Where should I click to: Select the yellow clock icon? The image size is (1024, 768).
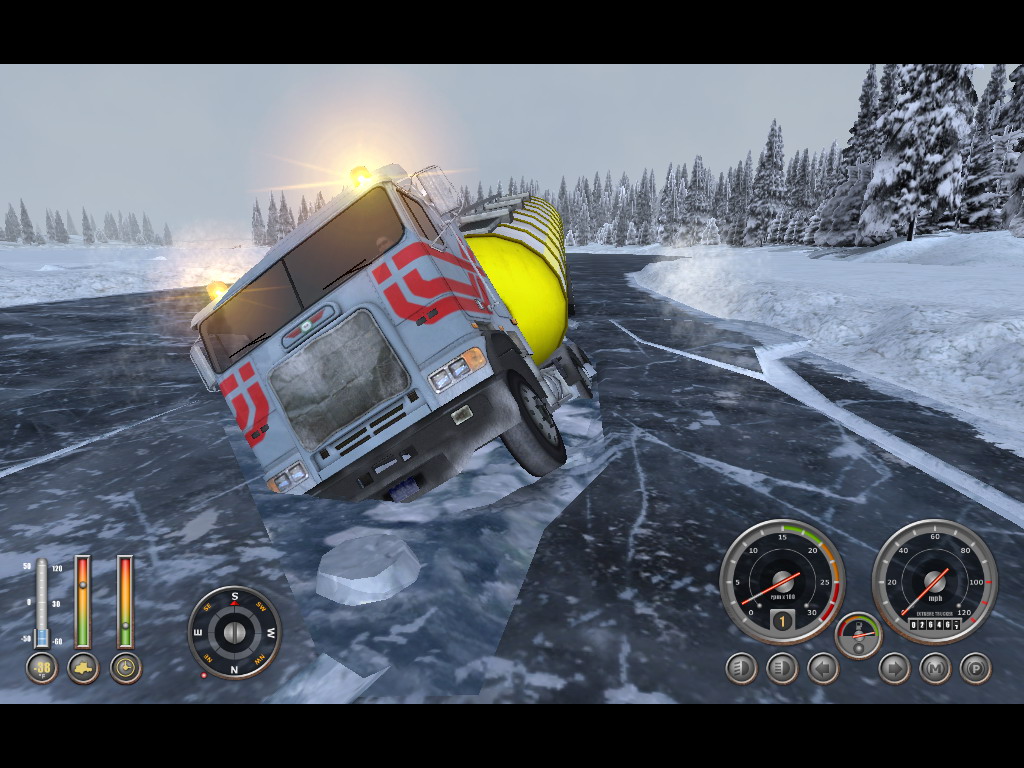coord(125,668)
